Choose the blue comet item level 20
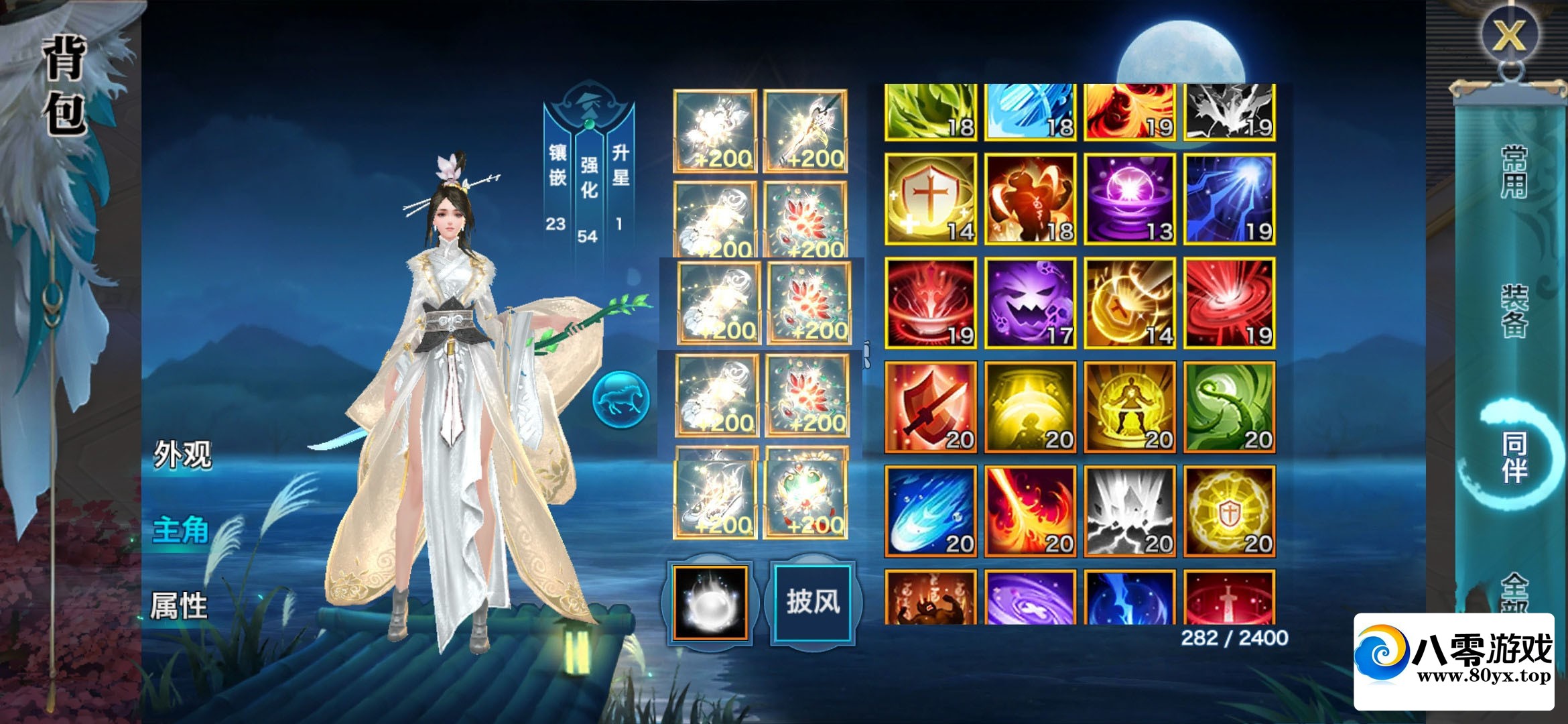The width and height of the screenshot is (1568, 724). 930,511
